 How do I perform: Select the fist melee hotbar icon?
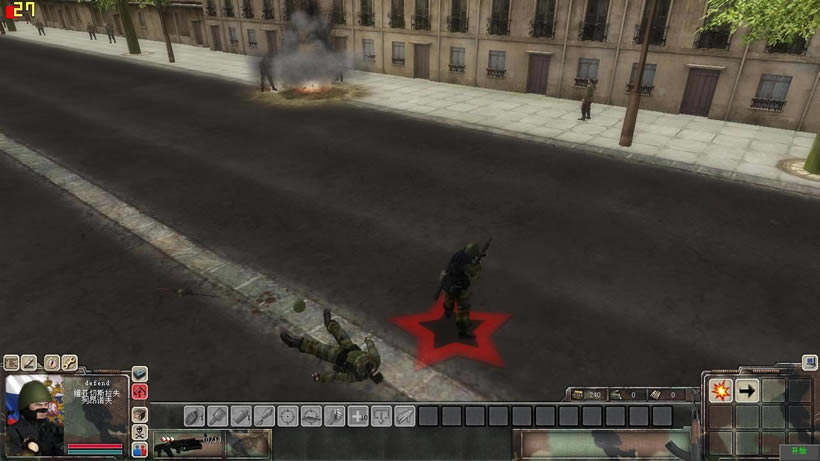point(334,416)
